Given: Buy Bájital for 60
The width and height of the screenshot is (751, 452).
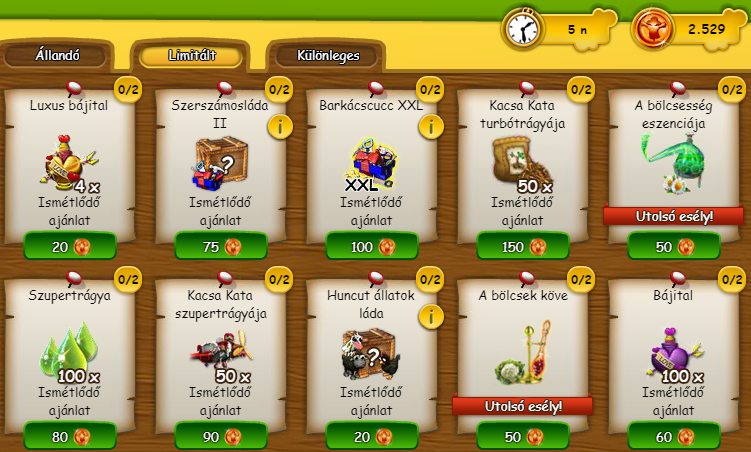Looking at the screenshot, I should point(673,436).
